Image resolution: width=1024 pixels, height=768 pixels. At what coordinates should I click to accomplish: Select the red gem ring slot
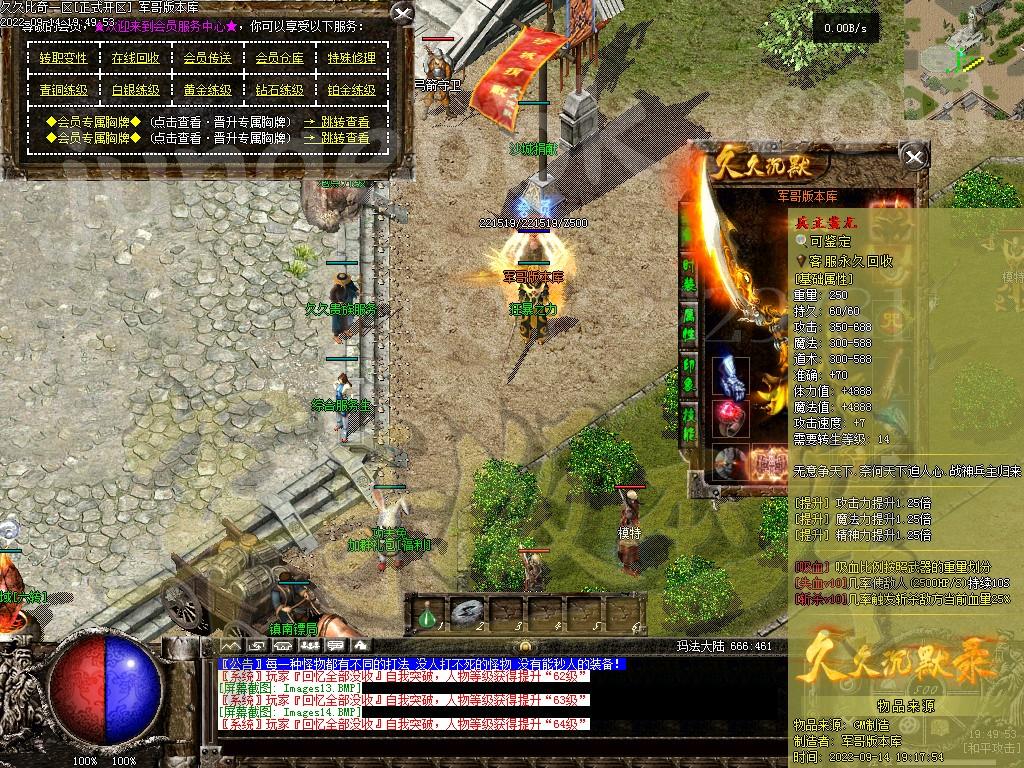[x=729, y=419]
